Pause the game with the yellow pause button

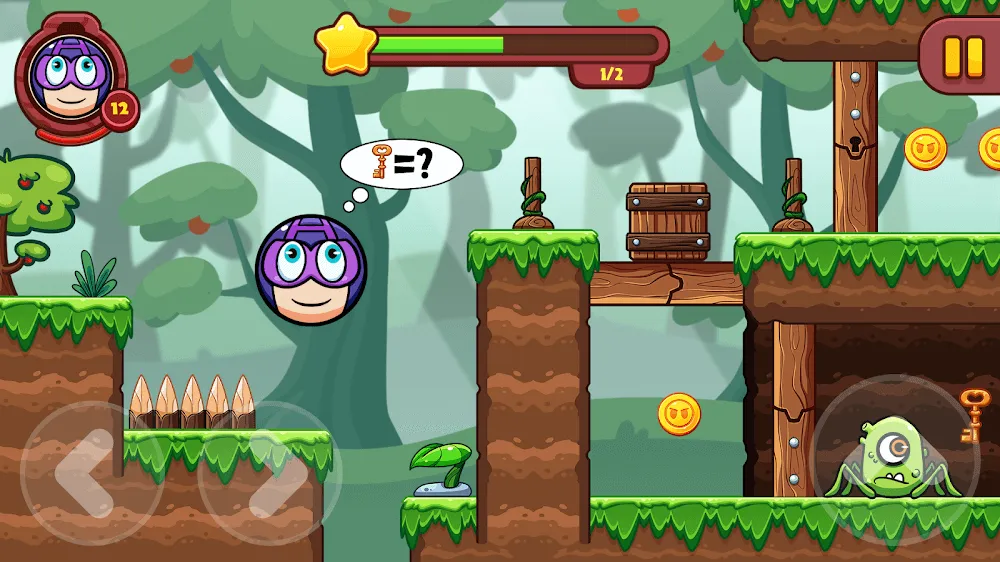pyautogui.click(x=963, y=56)
